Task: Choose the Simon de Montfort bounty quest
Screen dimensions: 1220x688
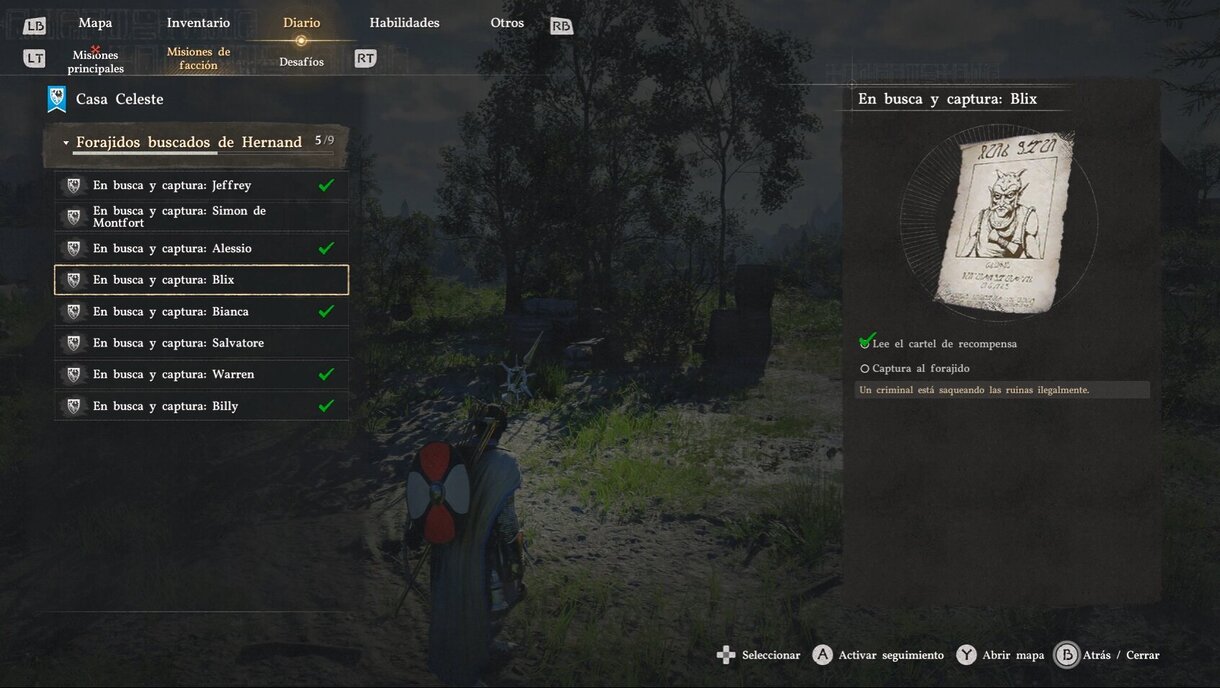Action: point(201,217)
